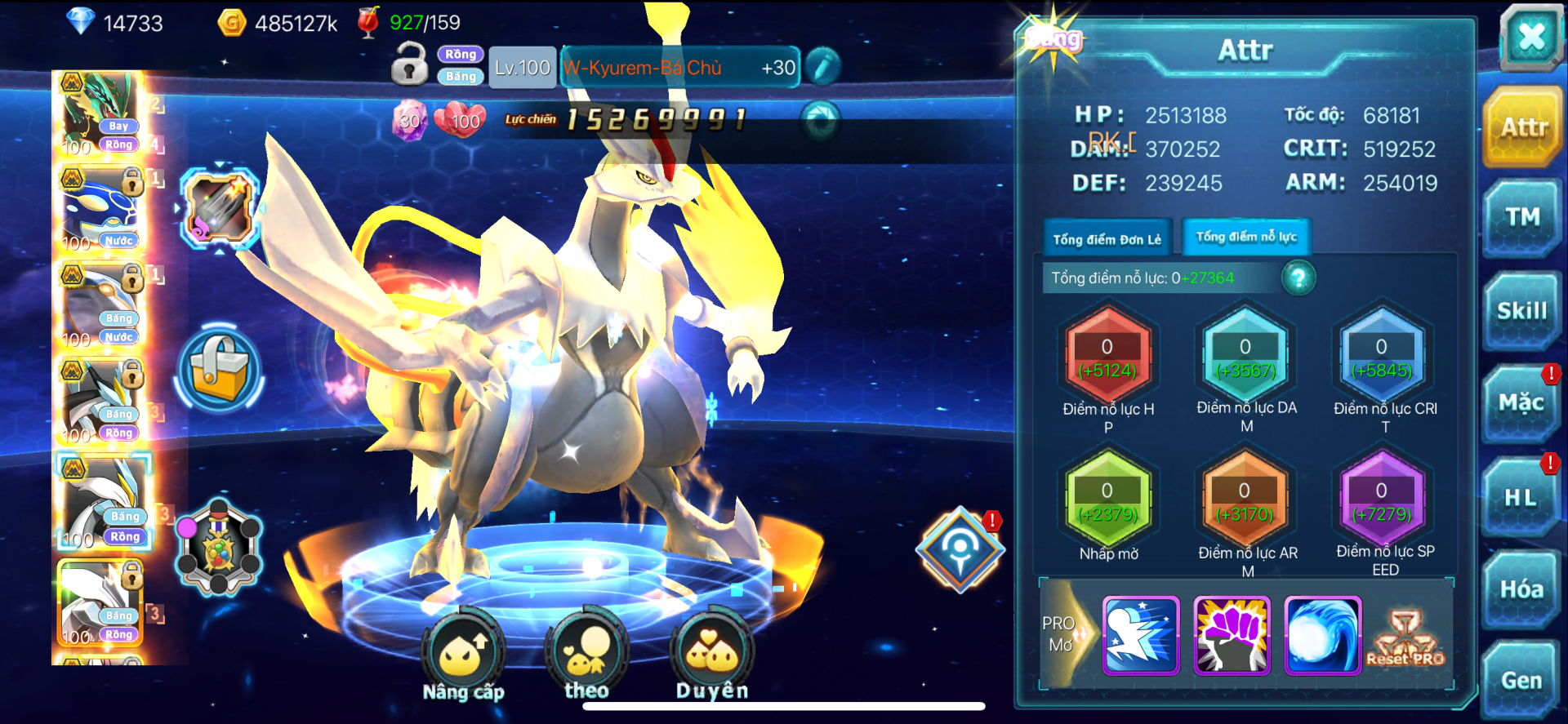Image resolution: width=1568 pixels, height=724 pixels.
Task: Open the Gen side tab
Action: click(x=1521, y=681)
